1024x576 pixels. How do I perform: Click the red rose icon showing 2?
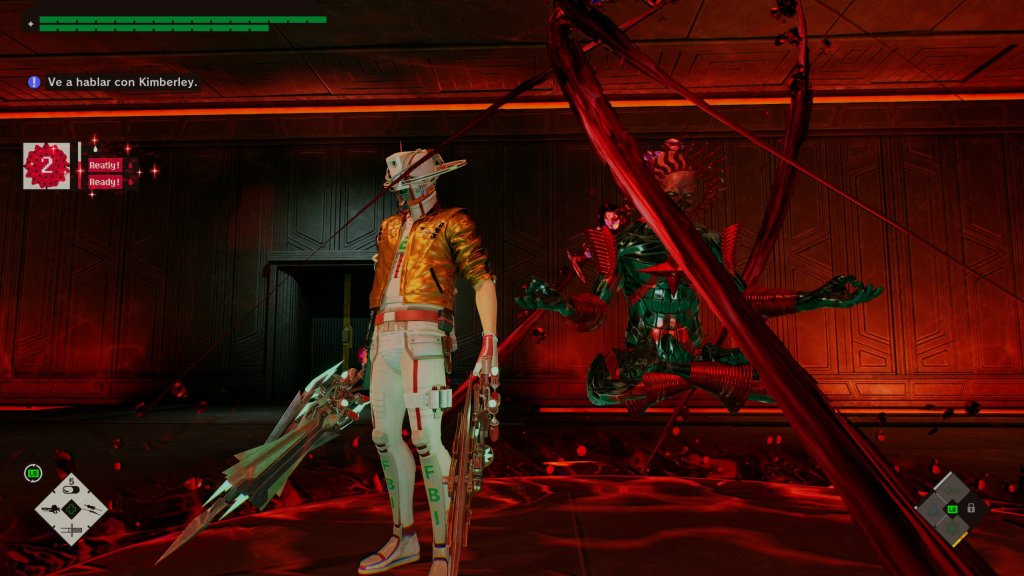click(x=46, y=166)
